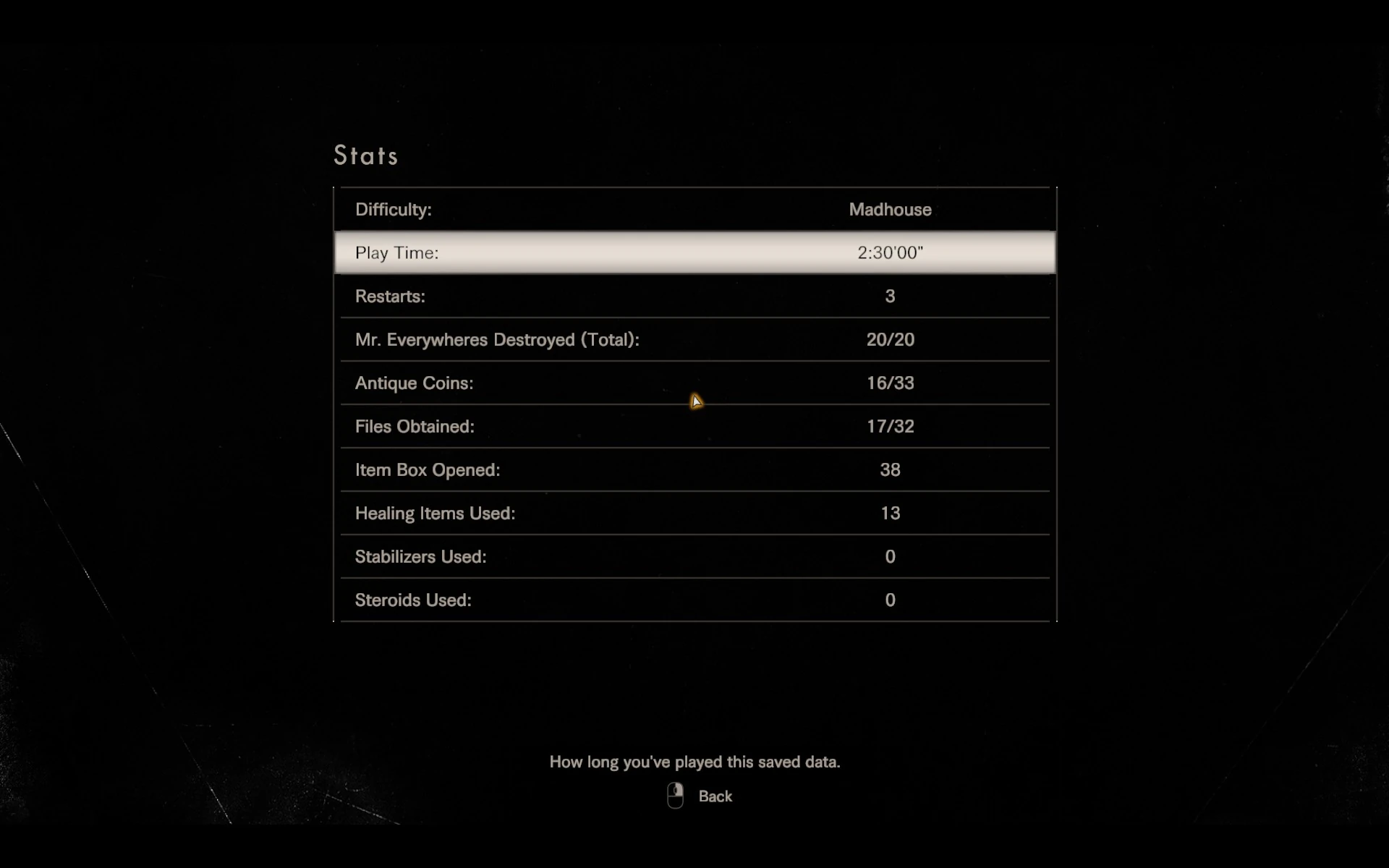The image size is (1389, 868).
Task: Select the Restarts stat entry
Action: [x=694, y=296]
